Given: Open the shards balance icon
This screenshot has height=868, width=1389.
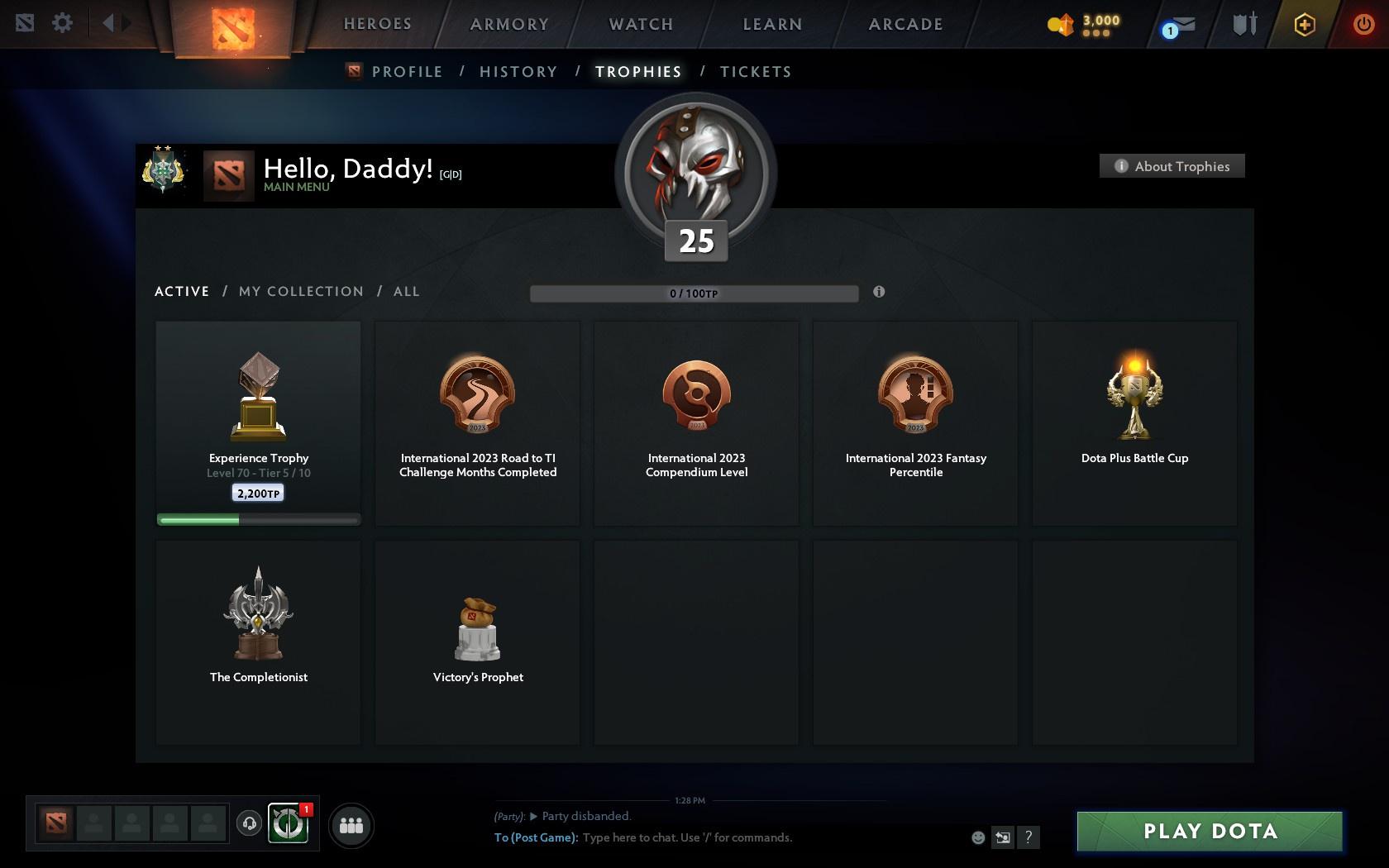Looking at the screenshot, I should (x=1061, y=25).
